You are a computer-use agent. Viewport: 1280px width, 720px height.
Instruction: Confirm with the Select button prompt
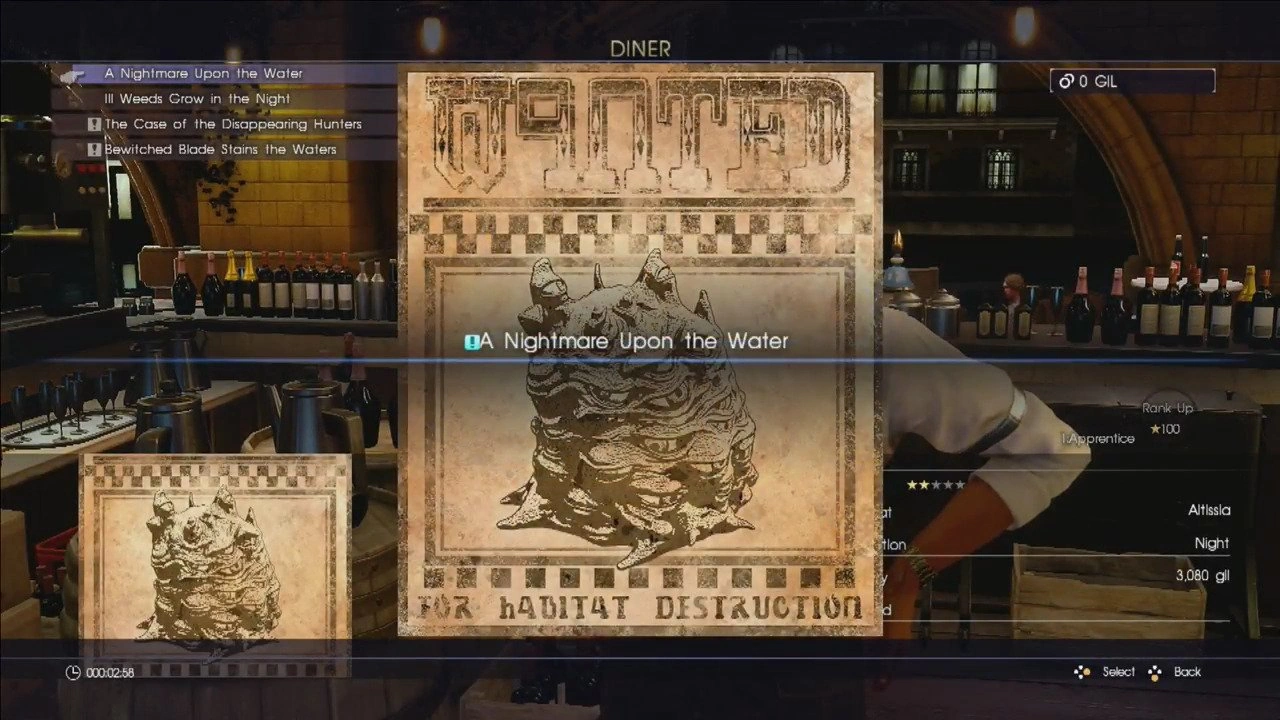1118,671
